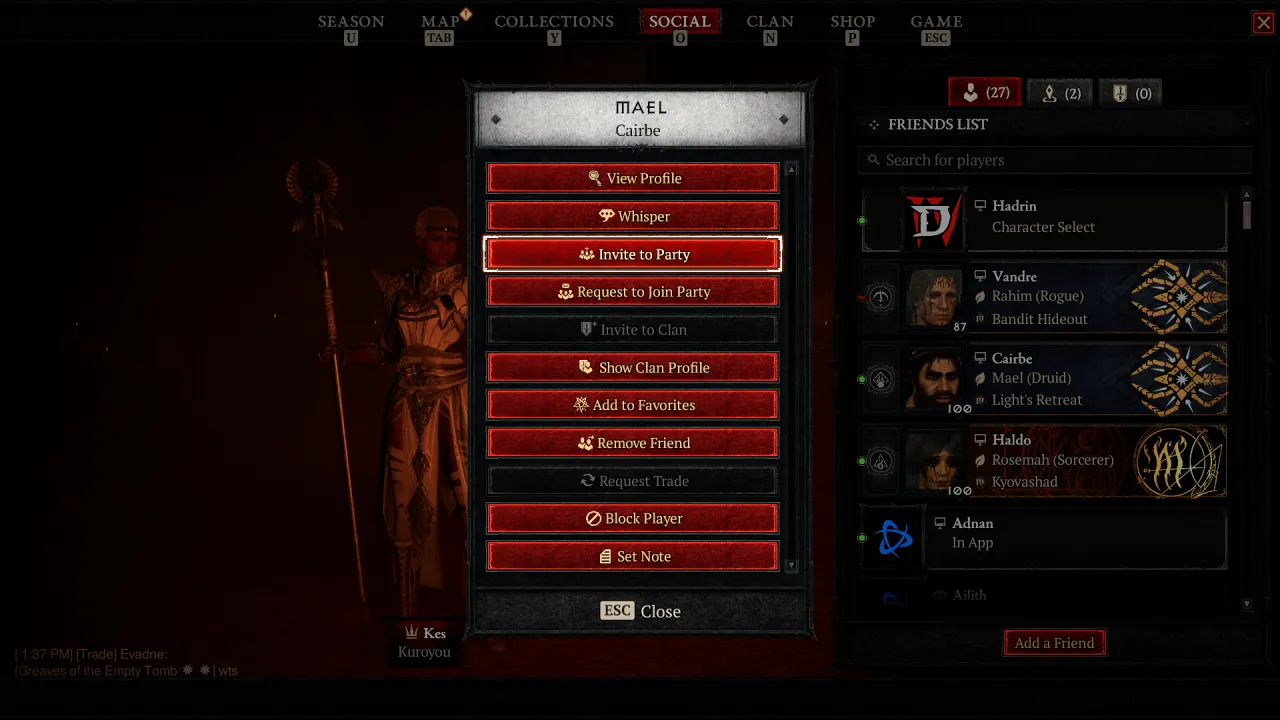The height and width of the screenshot is (720, 1280).
Task: Open the SHOP menu
Action: [x=852, y=21]
